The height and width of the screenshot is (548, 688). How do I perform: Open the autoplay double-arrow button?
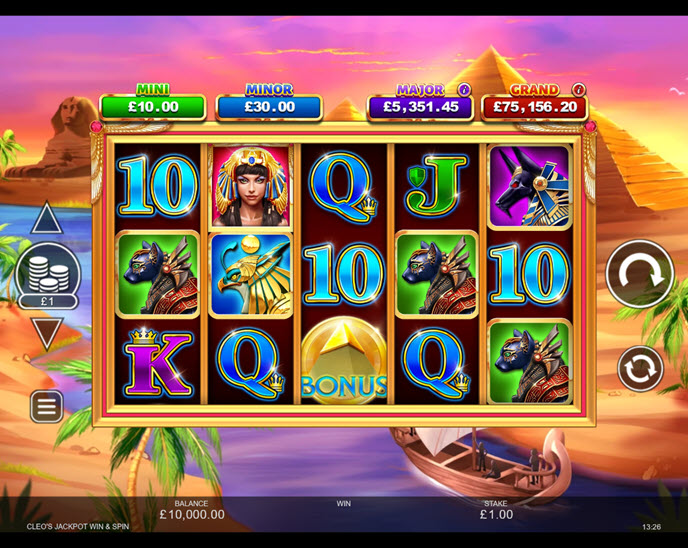[x=640, y=369]
